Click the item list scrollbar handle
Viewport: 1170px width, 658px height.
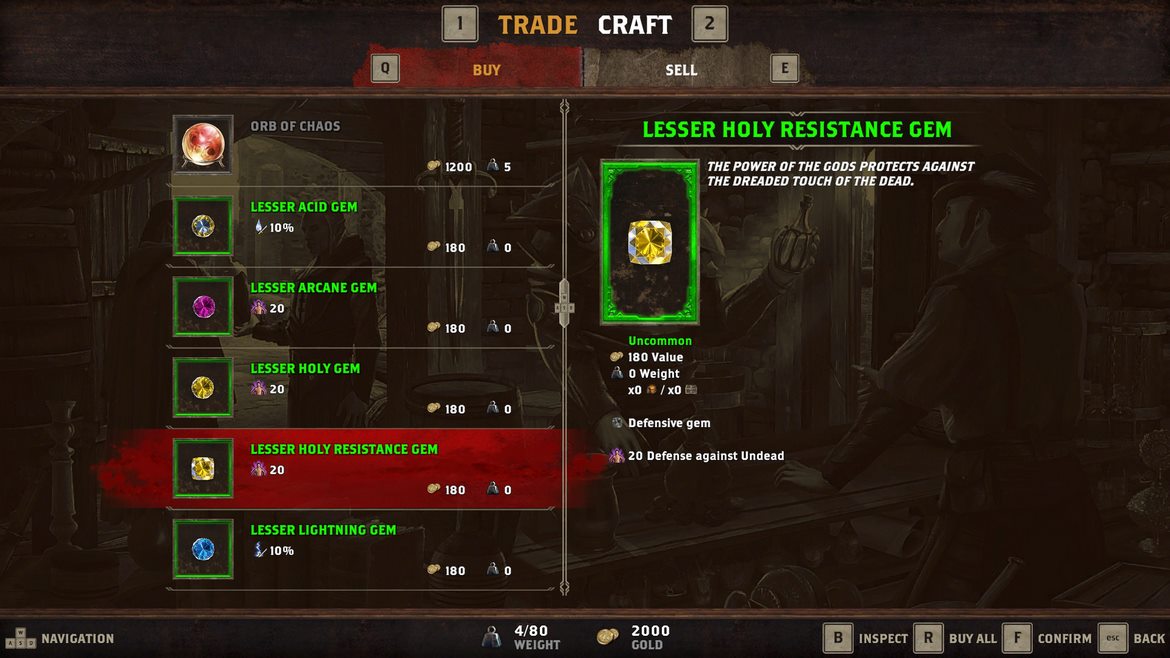point(564,302)
